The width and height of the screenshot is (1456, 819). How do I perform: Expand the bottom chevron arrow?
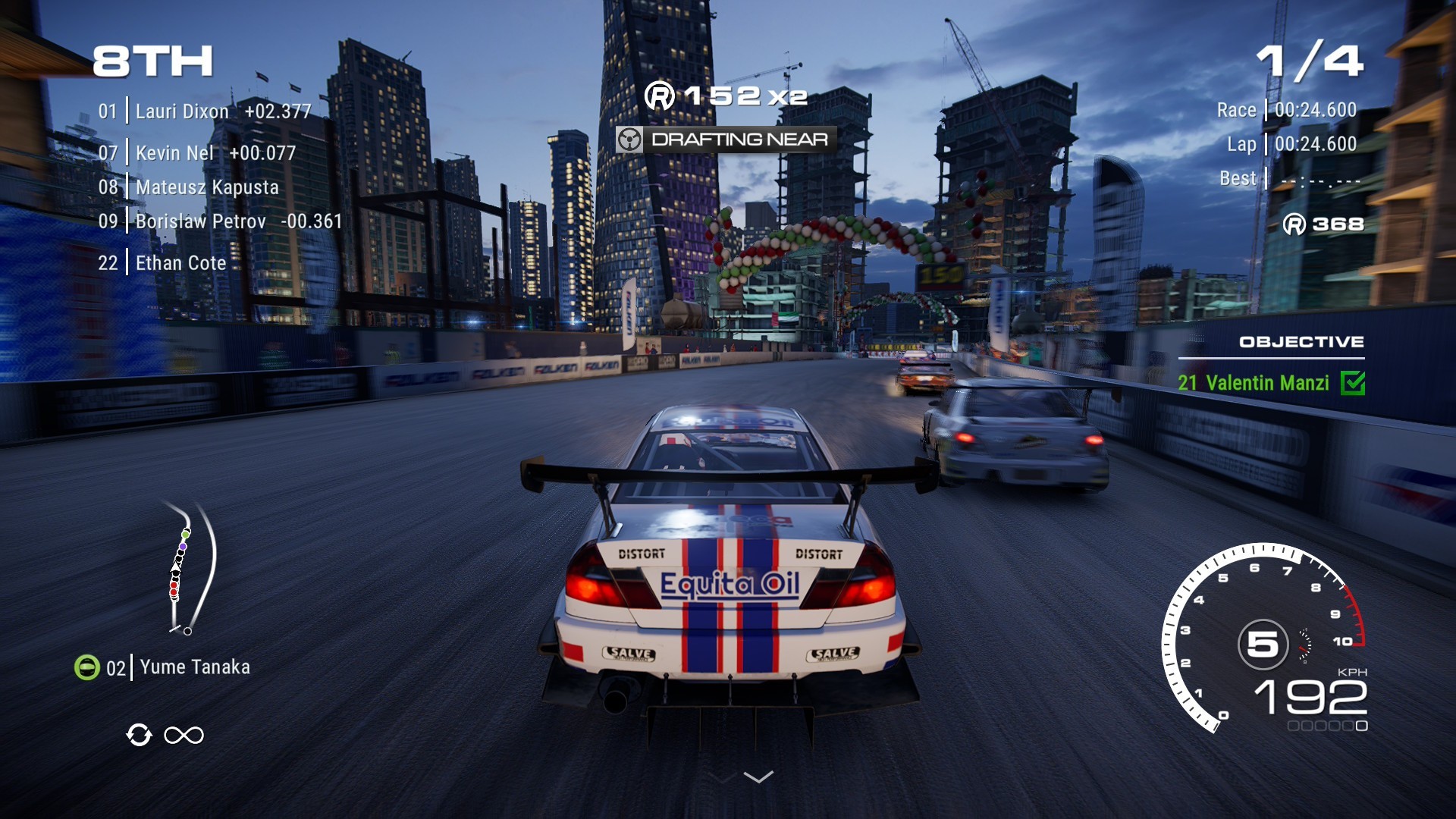click(x=758, y=777)
